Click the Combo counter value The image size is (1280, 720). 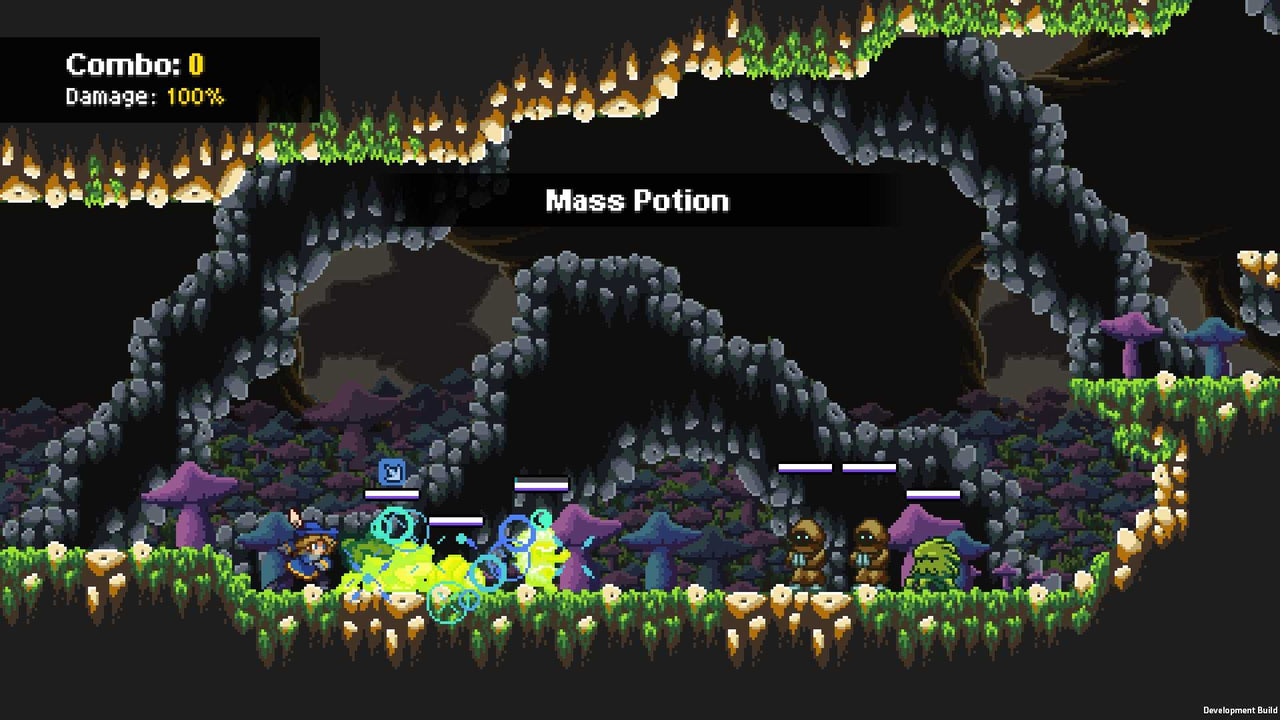(x=196, y=64)
